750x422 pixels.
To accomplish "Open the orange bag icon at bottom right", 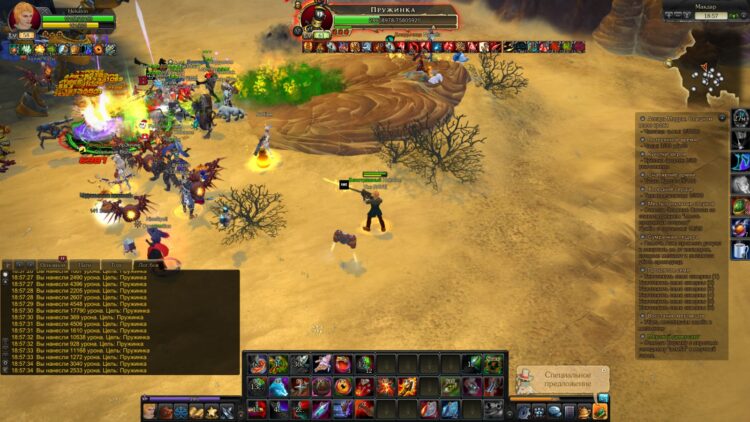I will [599, 411].
